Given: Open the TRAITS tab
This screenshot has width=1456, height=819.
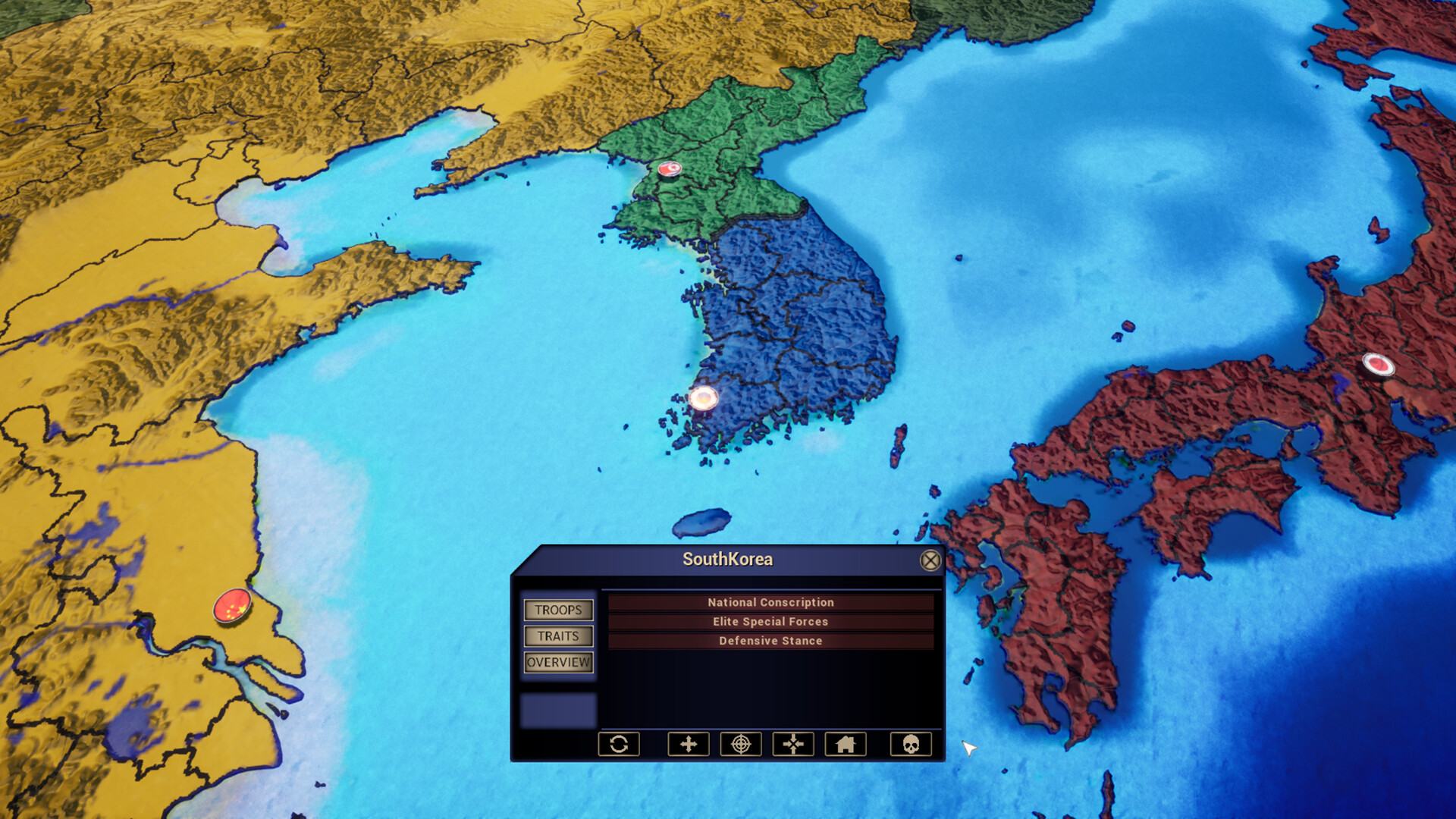Looking at the screenshot, I should (559, 637).
